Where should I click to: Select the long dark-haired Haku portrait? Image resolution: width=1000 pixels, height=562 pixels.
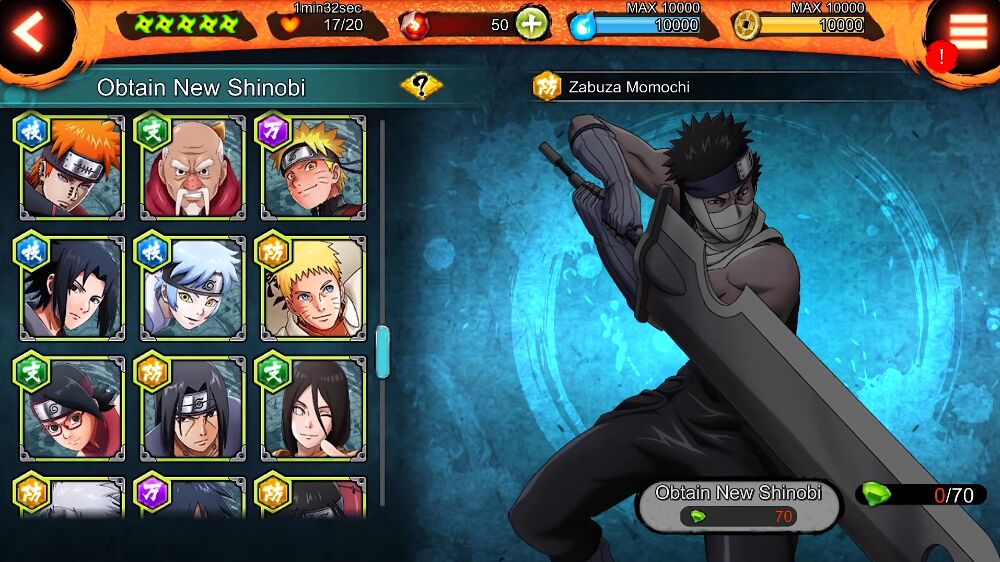click(313, 409)
